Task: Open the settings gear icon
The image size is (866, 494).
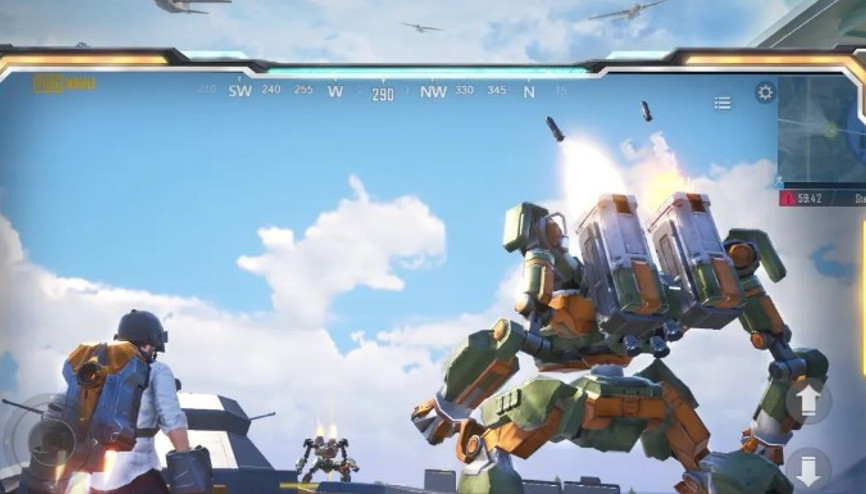Action: 765,93
